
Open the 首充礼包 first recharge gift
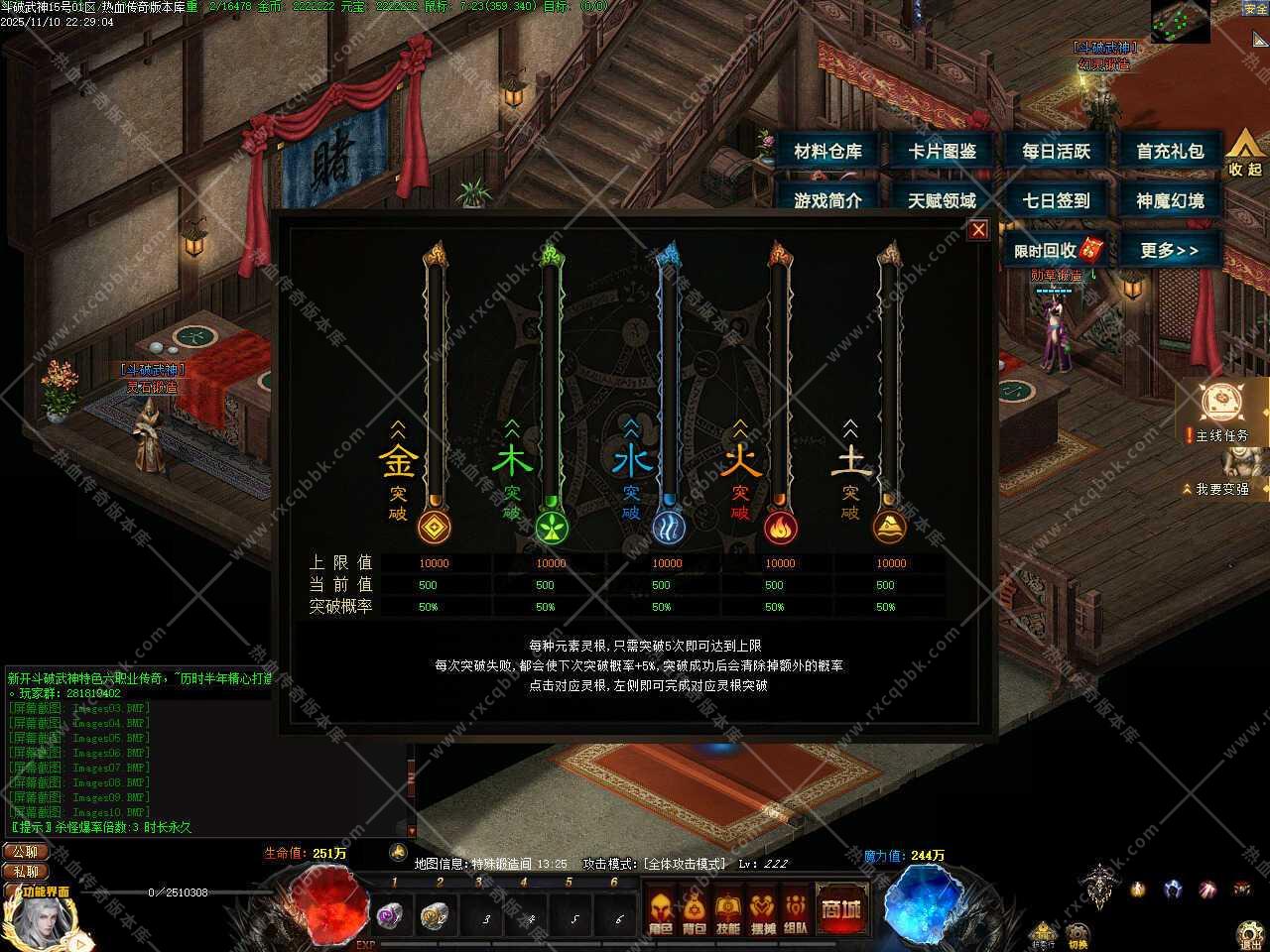1170,152
